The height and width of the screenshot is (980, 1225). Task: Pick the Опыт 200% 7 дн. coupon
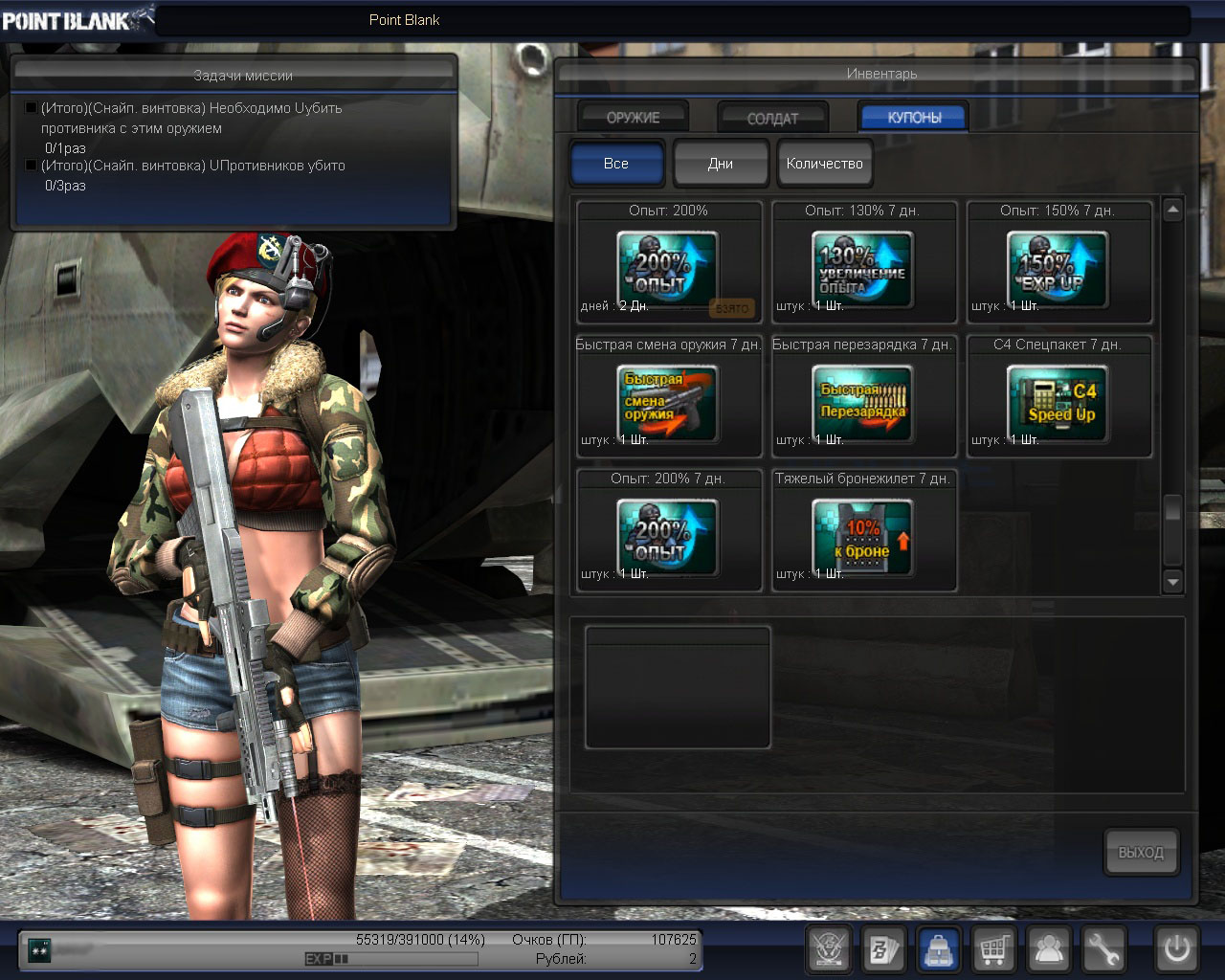pyautogui.click(x=668, y=537)
